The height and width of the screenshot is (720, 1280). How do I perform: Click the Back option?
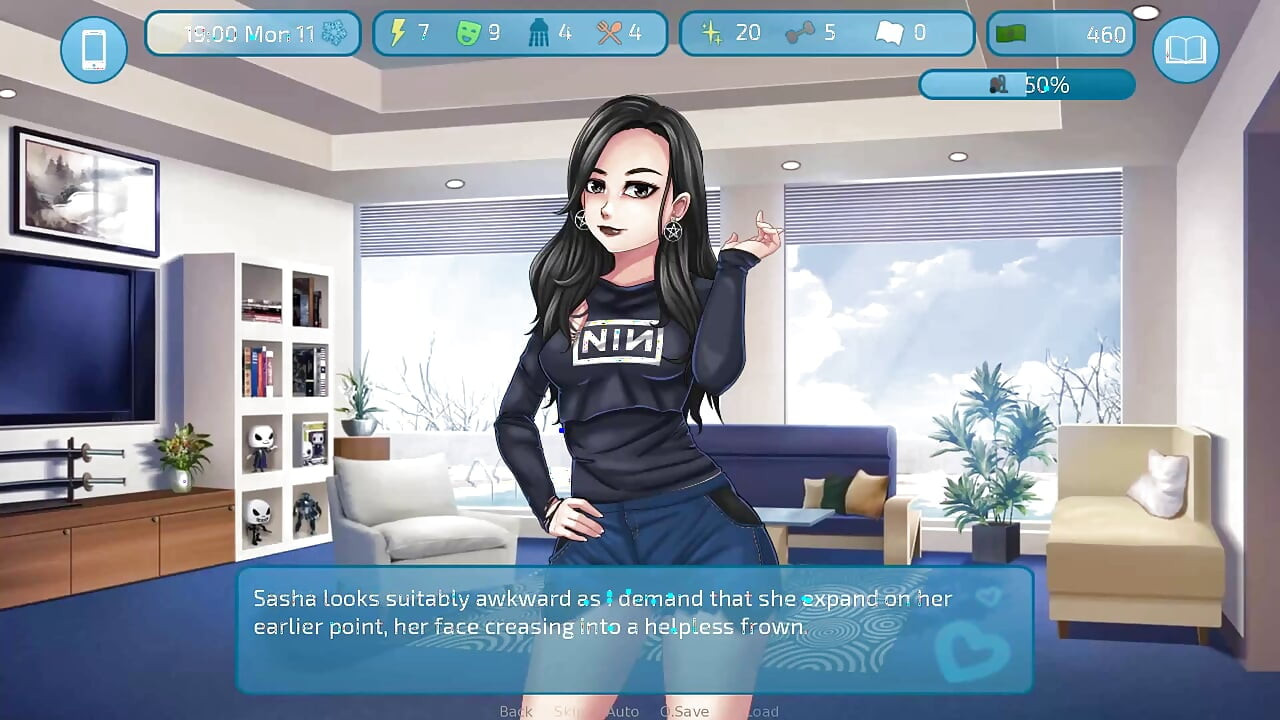click(x=514, y=711)
